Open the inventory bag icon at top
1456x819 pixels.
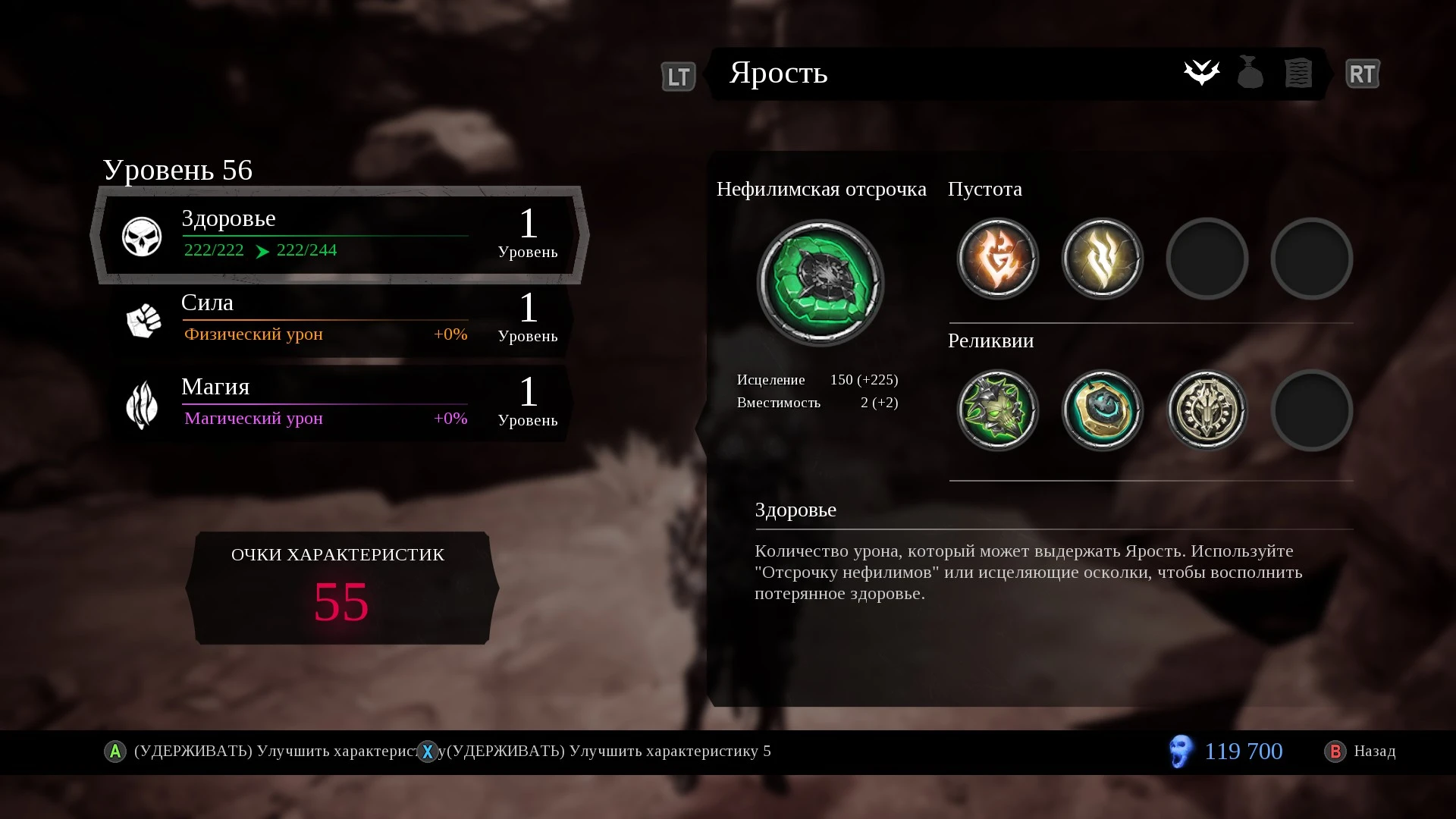click(x=1250, y=73)
